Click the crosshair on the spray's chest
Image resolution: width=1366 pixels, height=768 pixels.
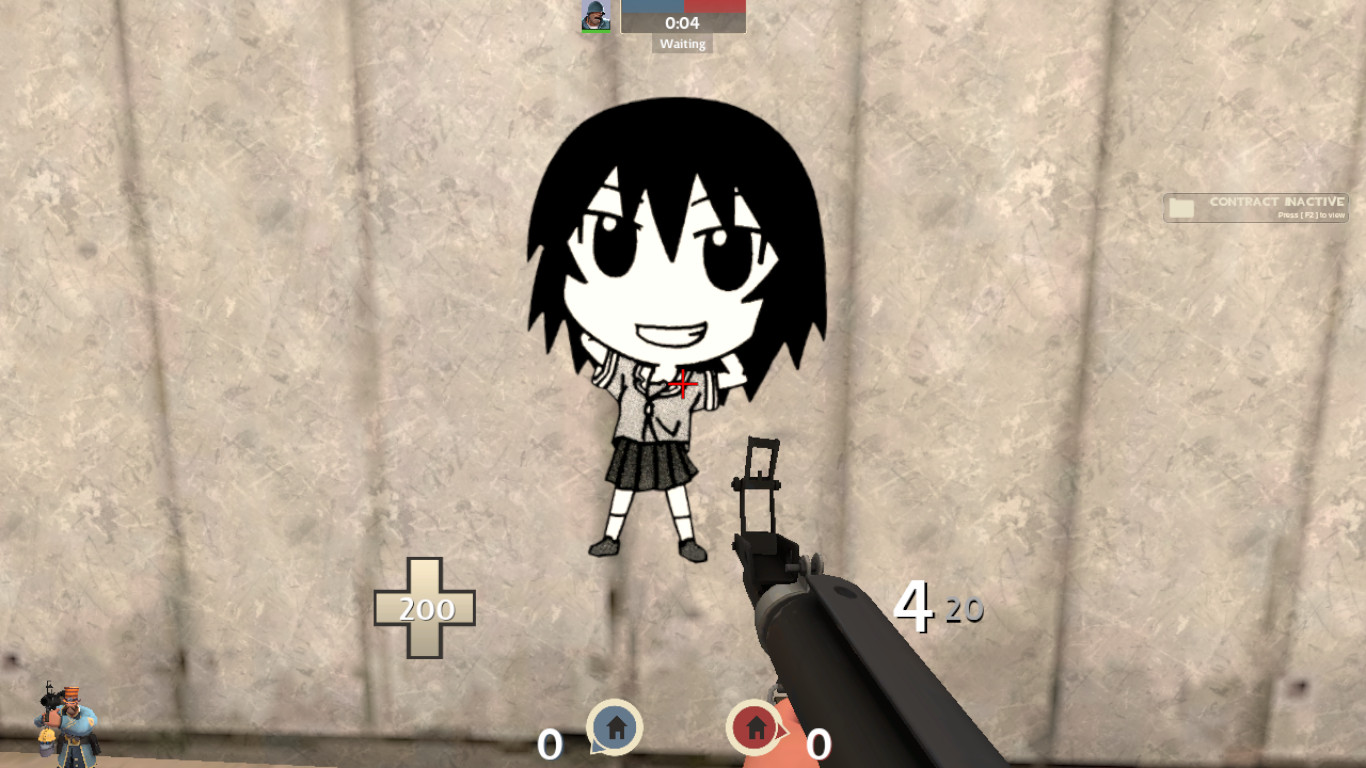point(682,383)
